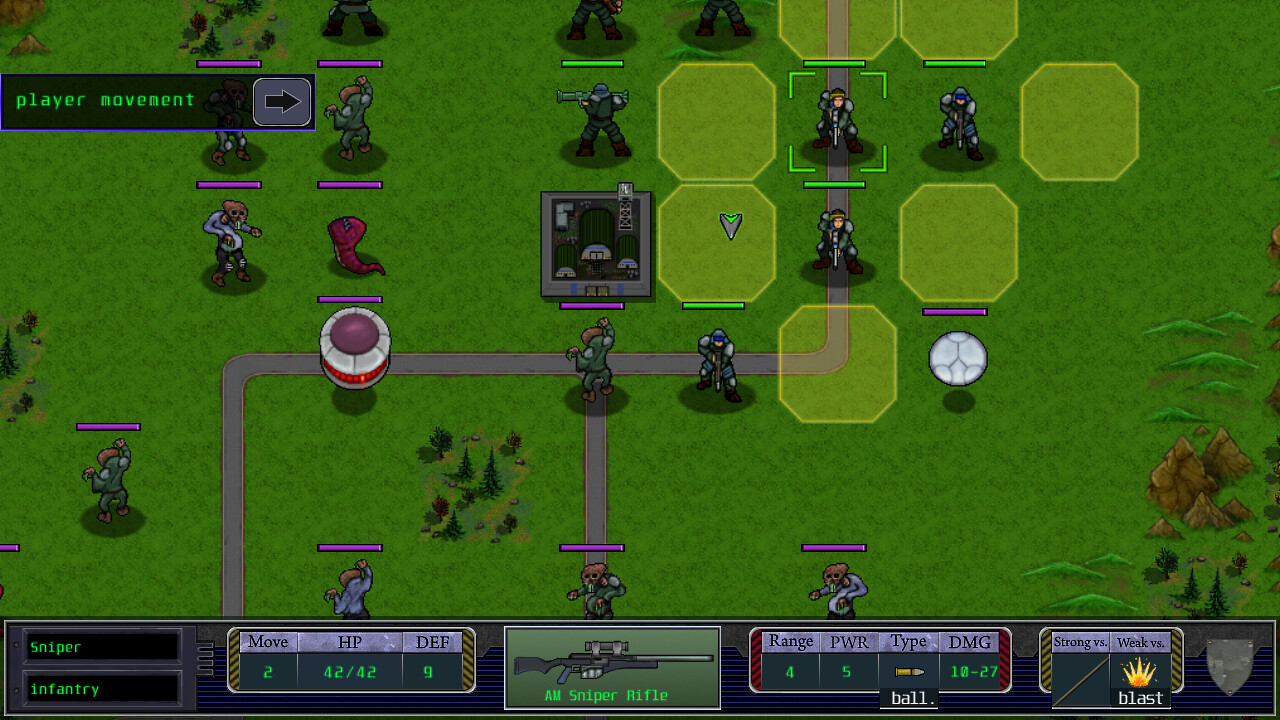Click the white sphere unit near the yellow tiles
Image resolution: width=1280 pixels, height=720 pixels.
pos(958,357)
